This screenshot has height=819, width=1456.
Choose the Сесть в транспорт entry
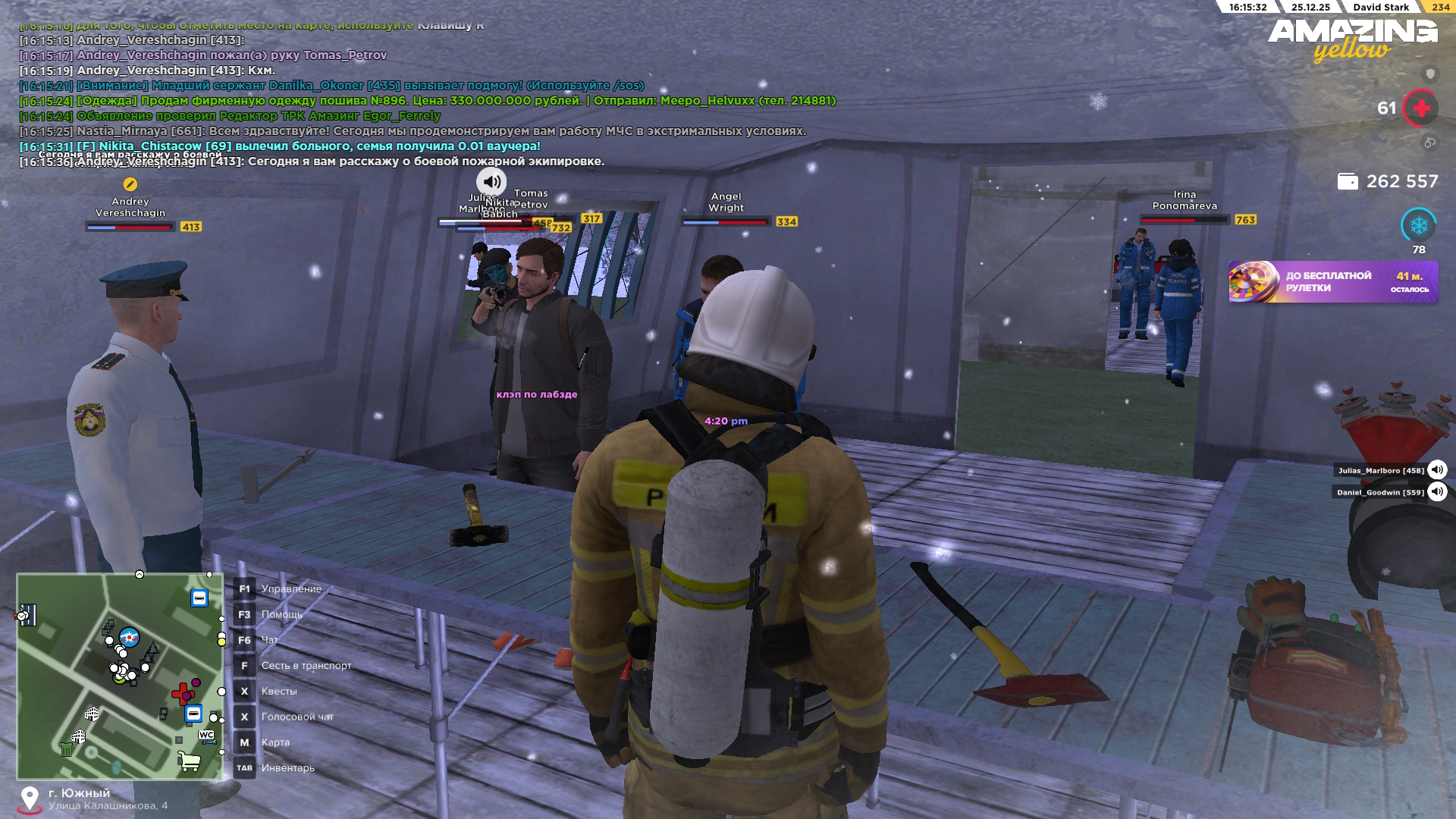coord(306,666)
